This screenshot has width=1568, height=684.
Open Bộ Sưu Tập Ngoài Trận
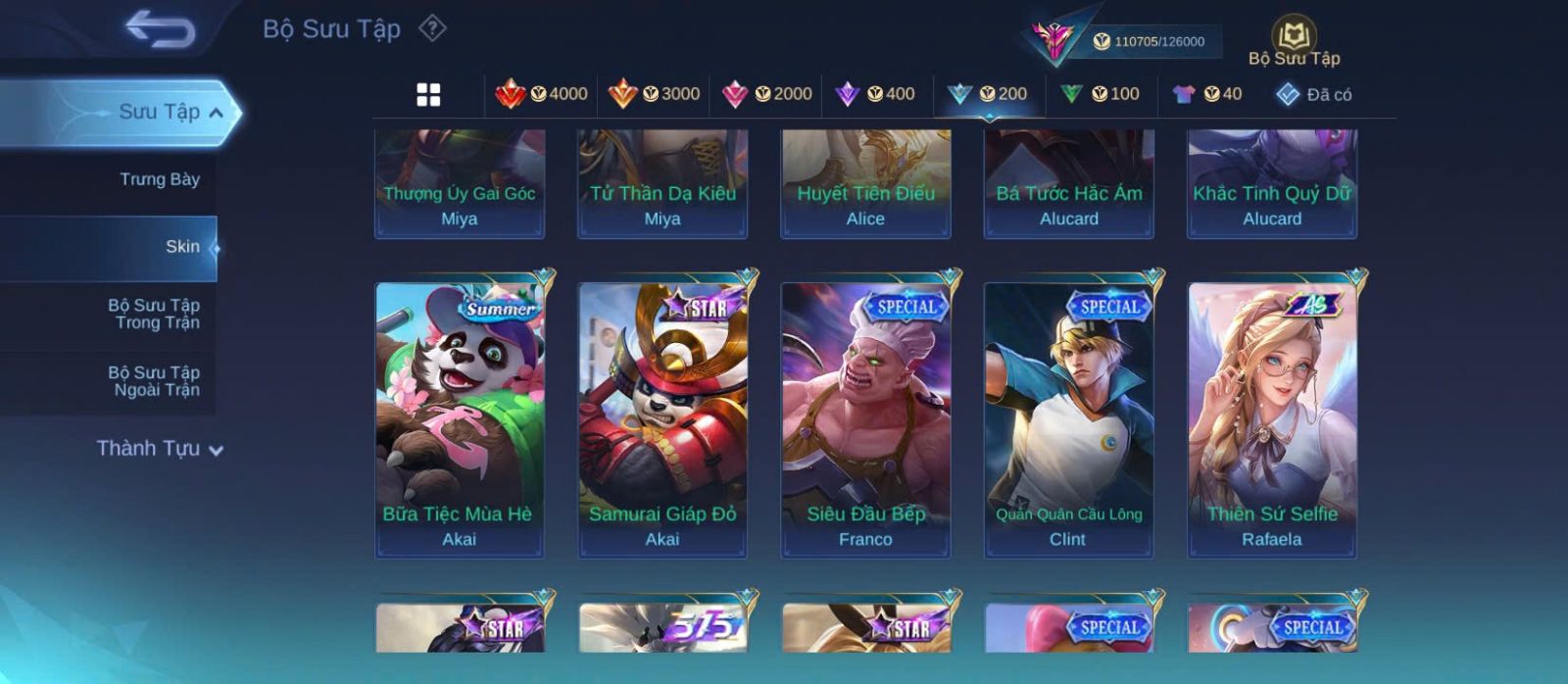tap(154, 381)
